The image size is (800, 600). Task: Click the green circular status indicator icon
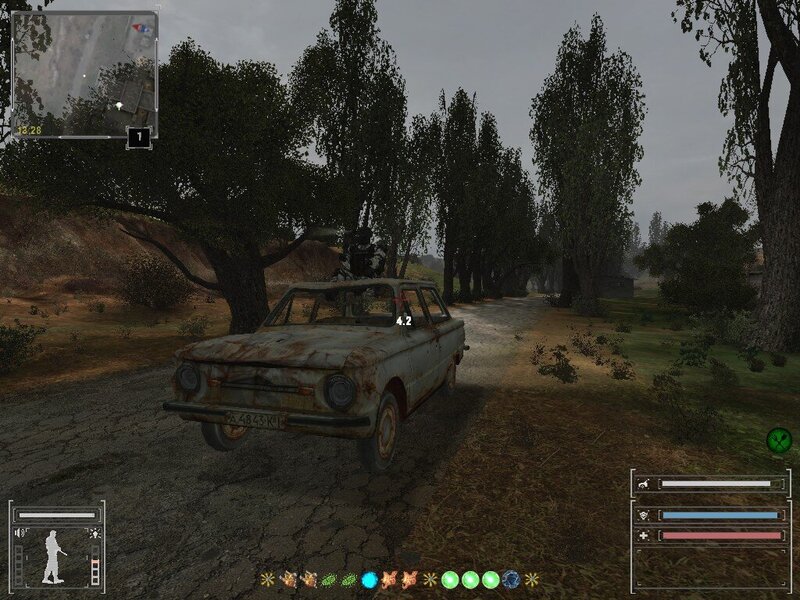click(x=778, y=438)
